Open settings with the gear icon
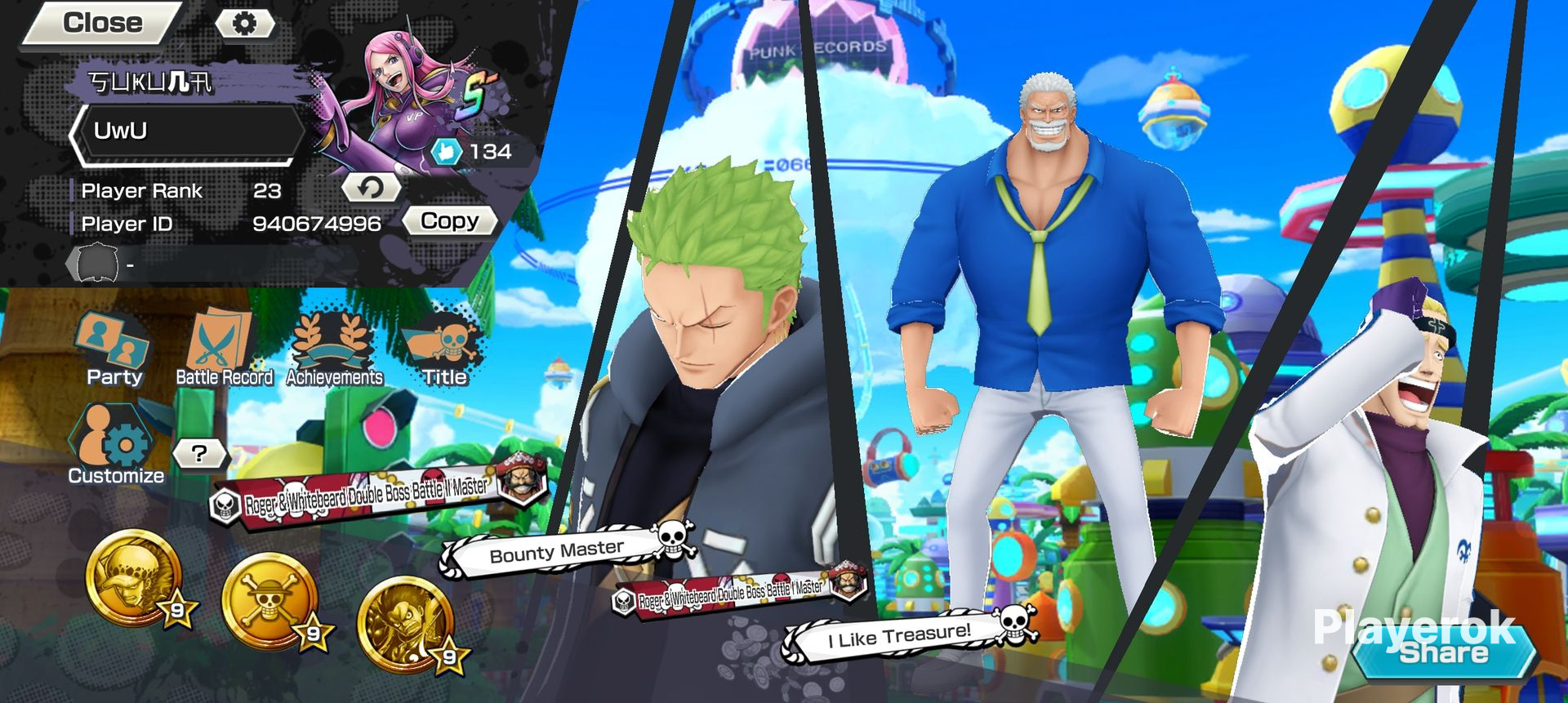Screen dimensions: 1568x703 pos(244,24)
